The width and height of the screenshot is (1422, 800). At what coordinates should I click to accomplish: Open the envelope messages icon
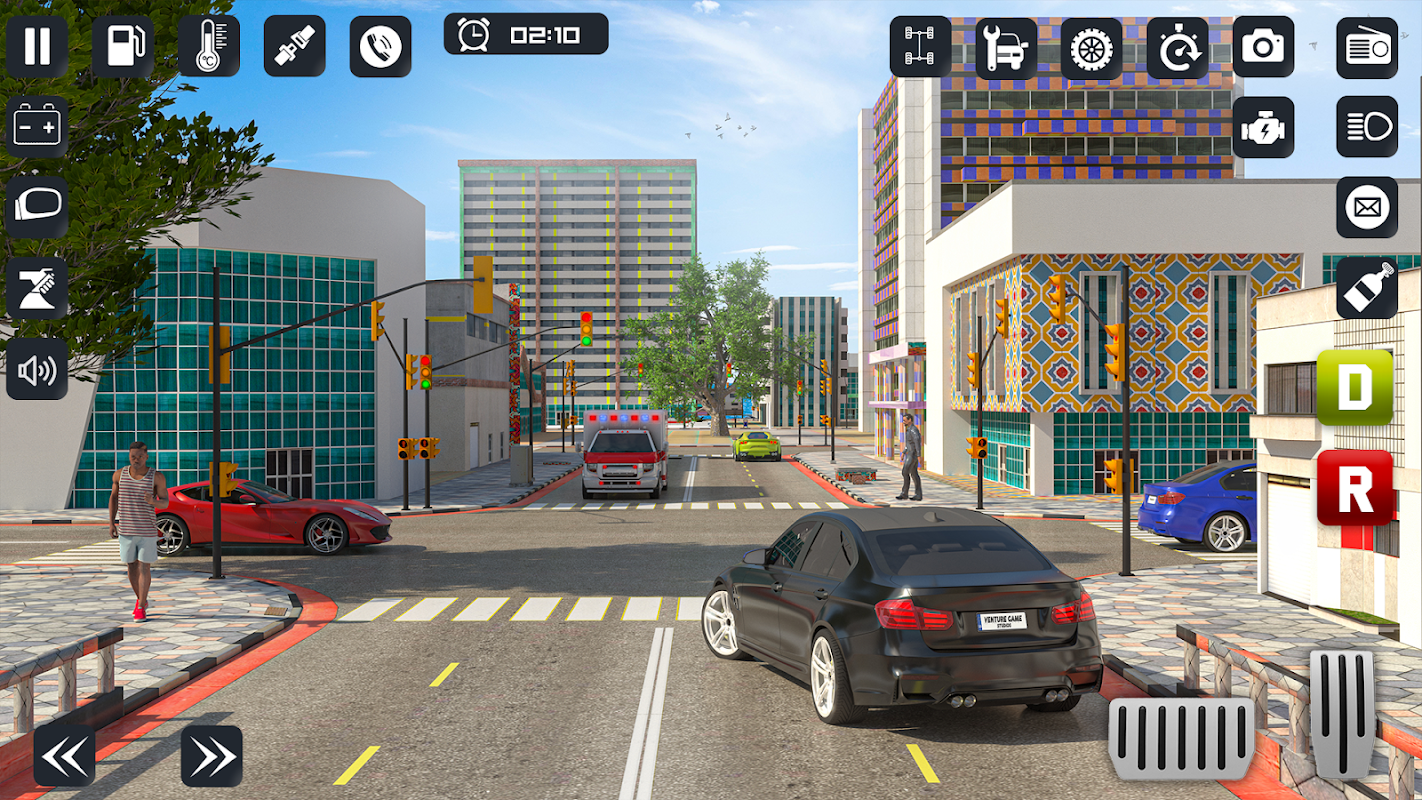1367,207
